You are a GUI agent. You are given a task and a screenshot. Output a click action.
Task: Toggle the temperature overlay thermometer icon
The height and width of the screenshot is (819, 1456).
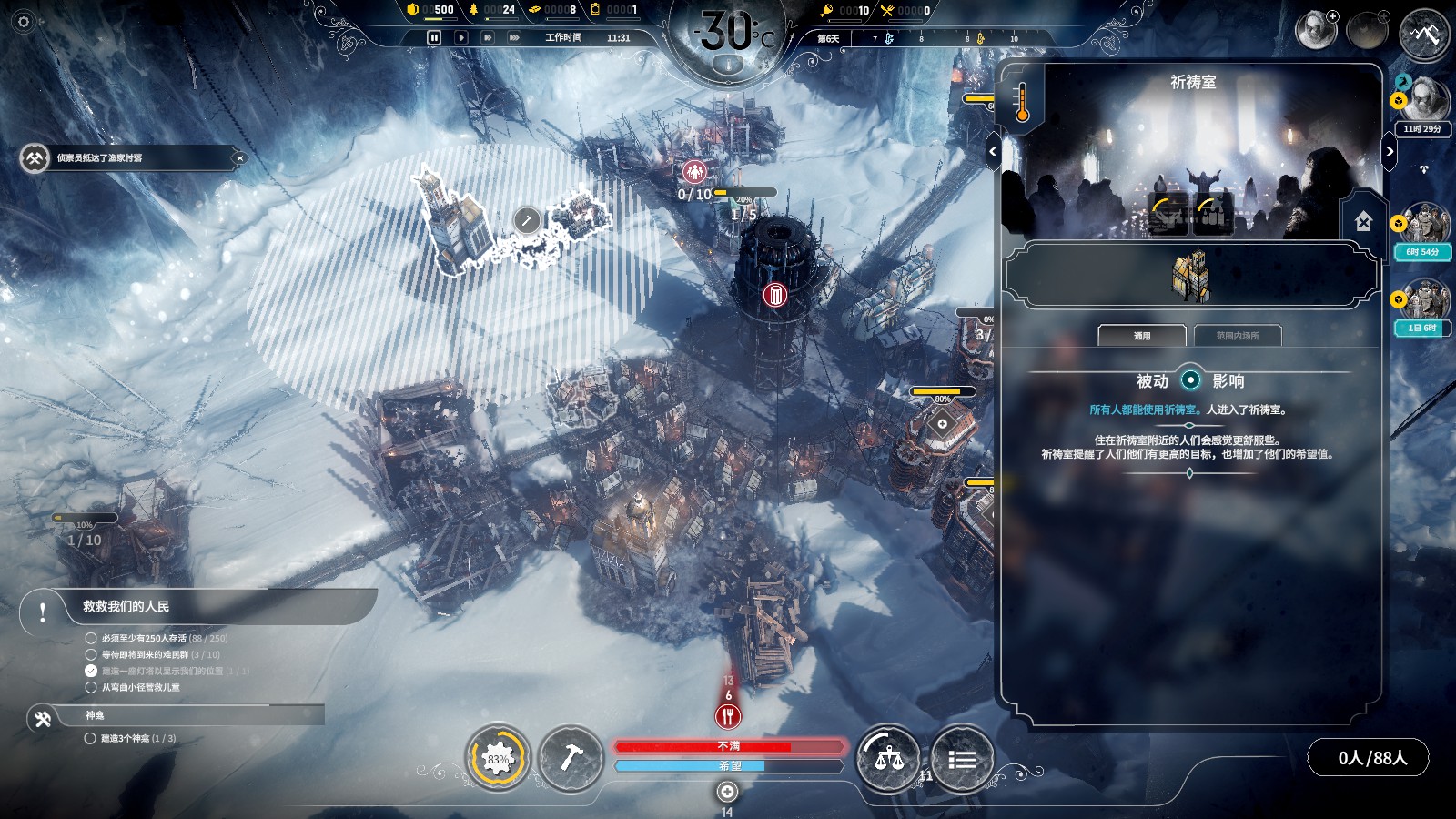pyautogui.click(x=1022, y=101)
